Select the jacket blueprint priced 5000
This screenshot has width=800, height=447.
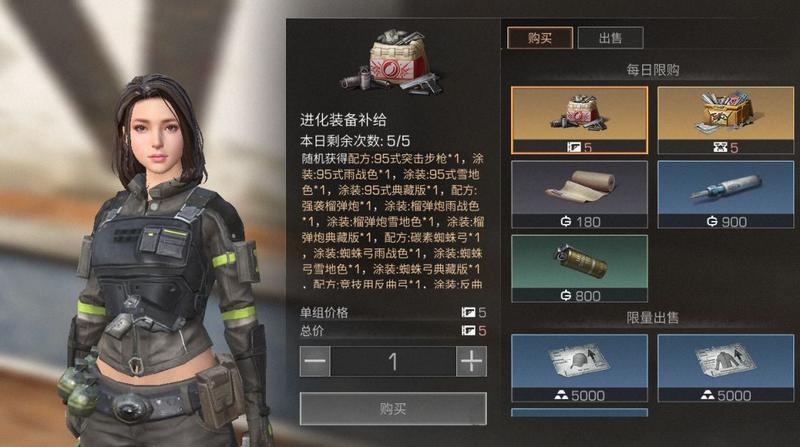point(725,368)
